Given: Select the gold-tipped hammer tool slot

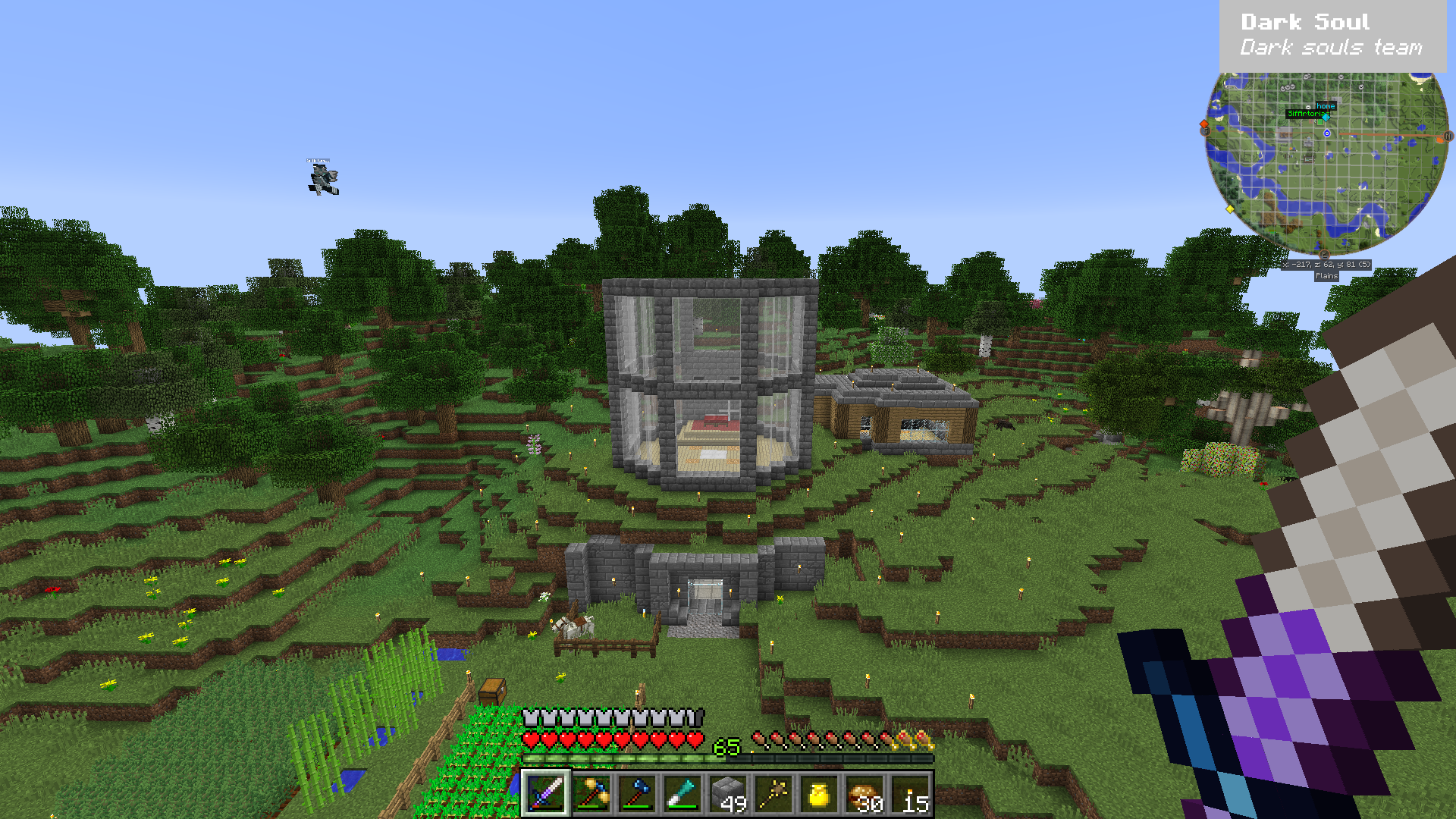Looking at the screenshot, I should (x=591, y=794).
